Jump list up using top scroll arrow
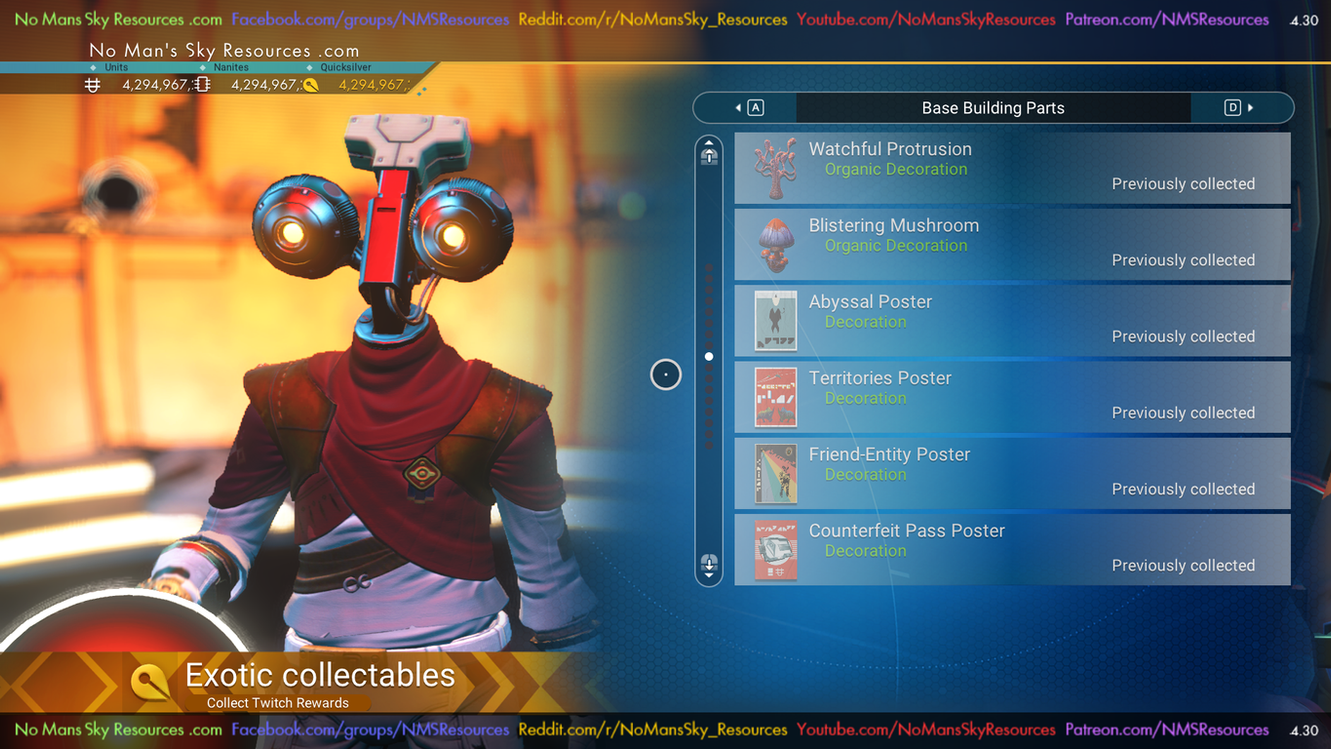This screenshot has width=1331, height=749. click(709, 152)
